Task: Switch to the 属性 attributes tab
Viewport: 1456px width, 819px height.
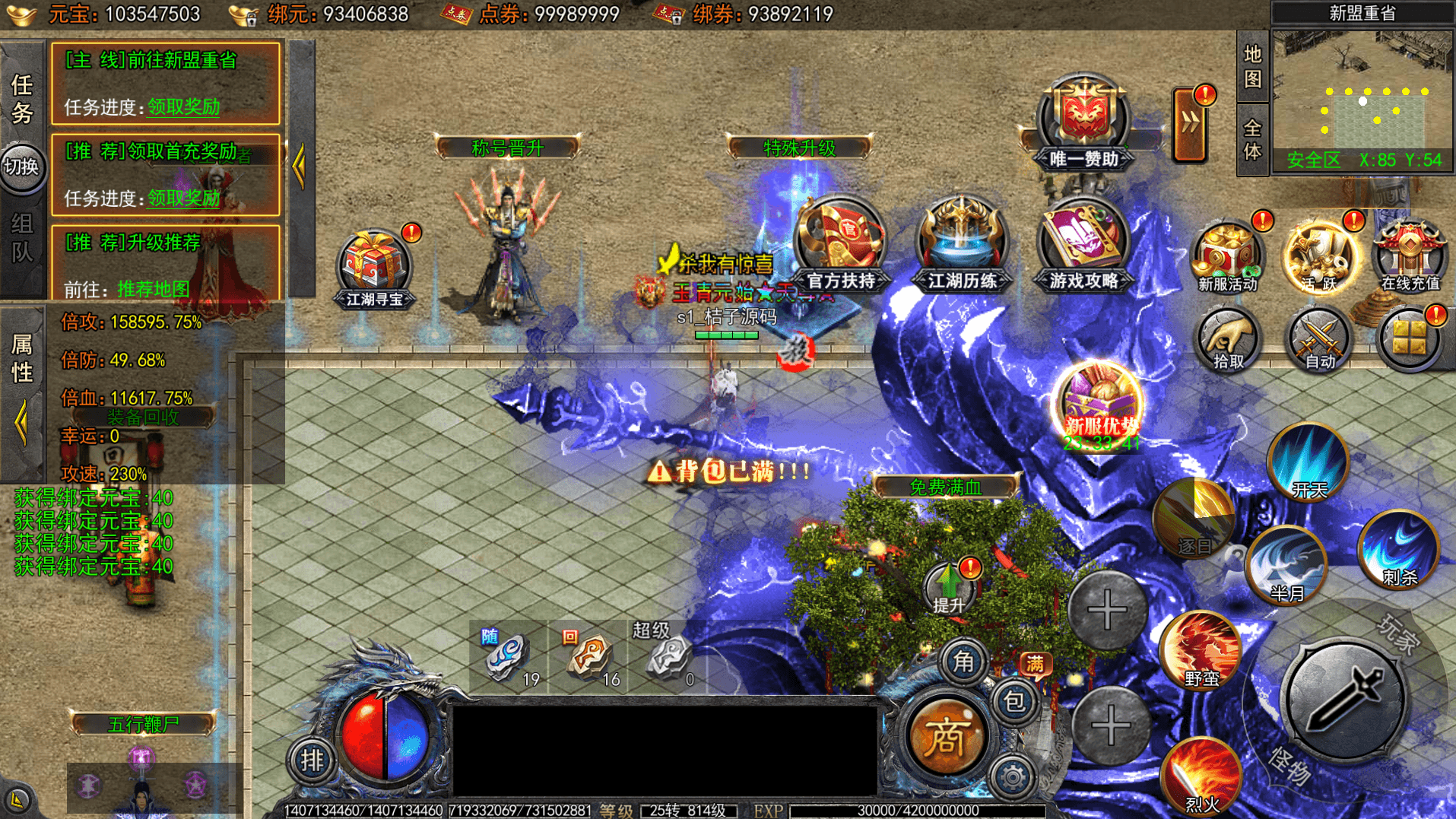Action: pos(22,358)
